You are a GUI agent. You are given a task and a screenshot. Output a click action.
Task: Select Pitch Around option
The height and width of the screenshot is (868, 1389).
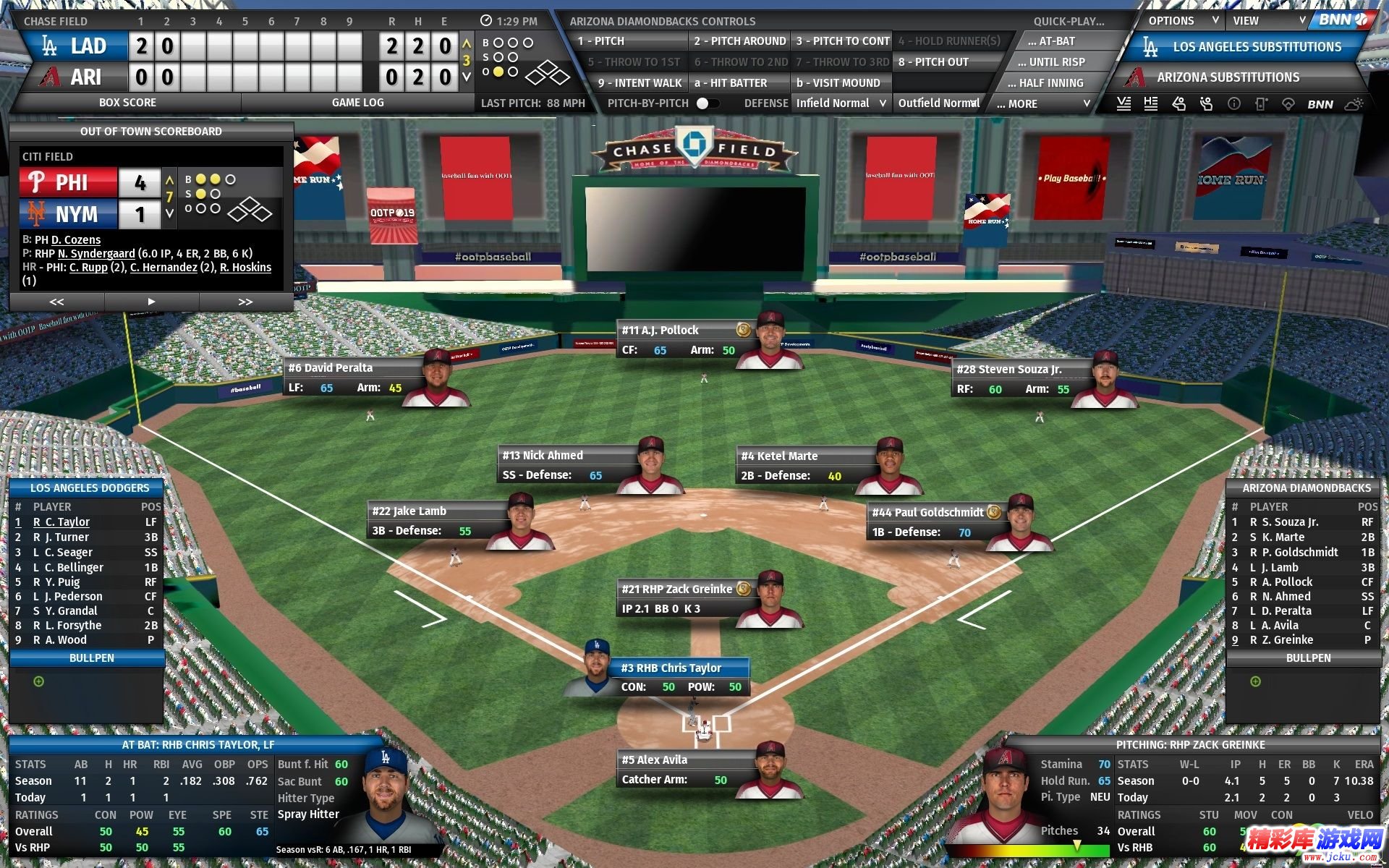739,41
